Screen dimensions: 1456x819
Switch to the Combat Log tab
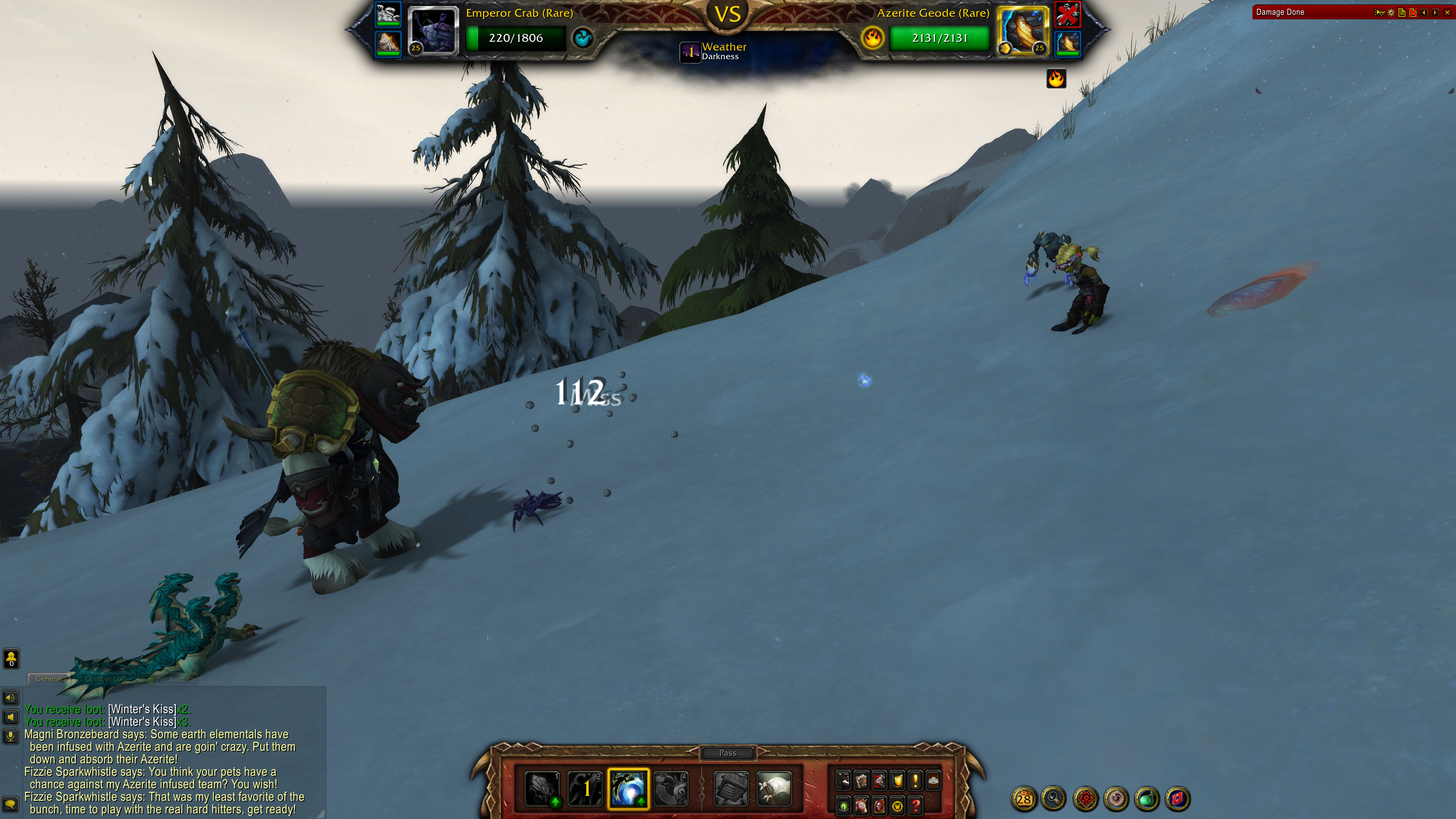tap(105, 679)
